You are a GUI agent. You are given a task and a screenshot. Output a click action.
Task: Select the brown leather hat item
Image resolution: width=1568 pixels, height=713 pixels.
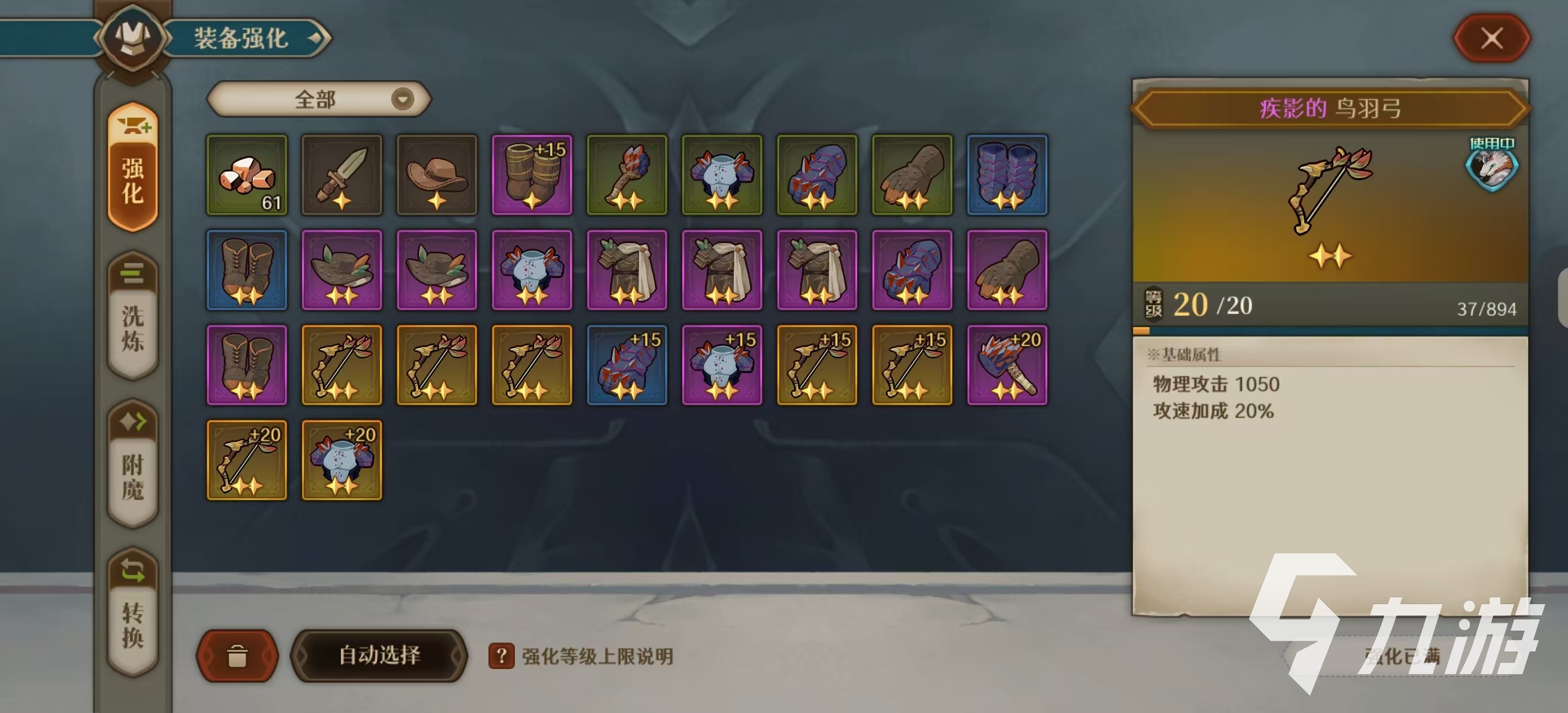pos(437,177)
